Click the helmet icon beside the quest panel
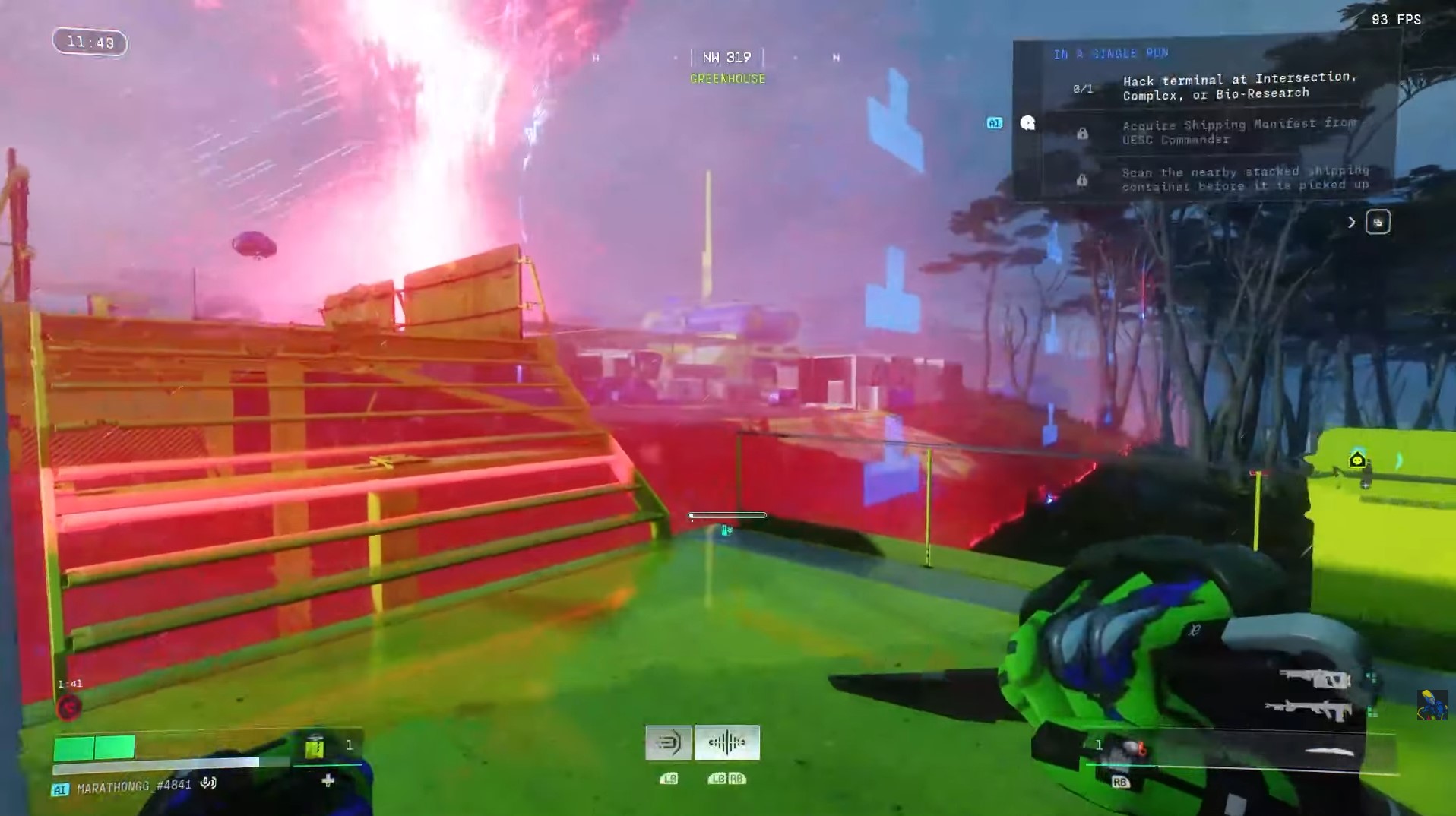 click(x=1028, y=123)
